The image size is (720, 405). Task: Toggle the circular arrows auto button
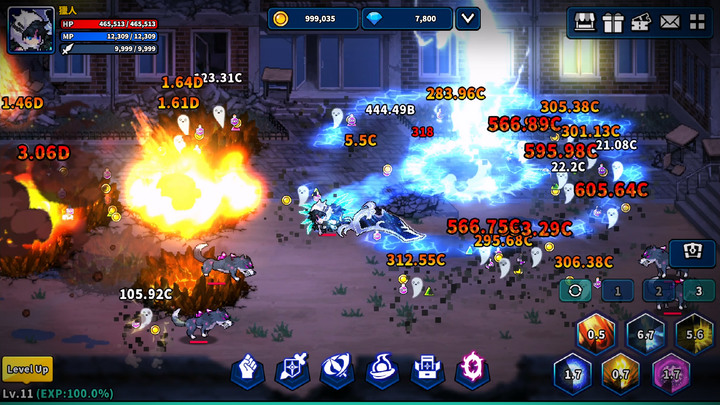575,291
